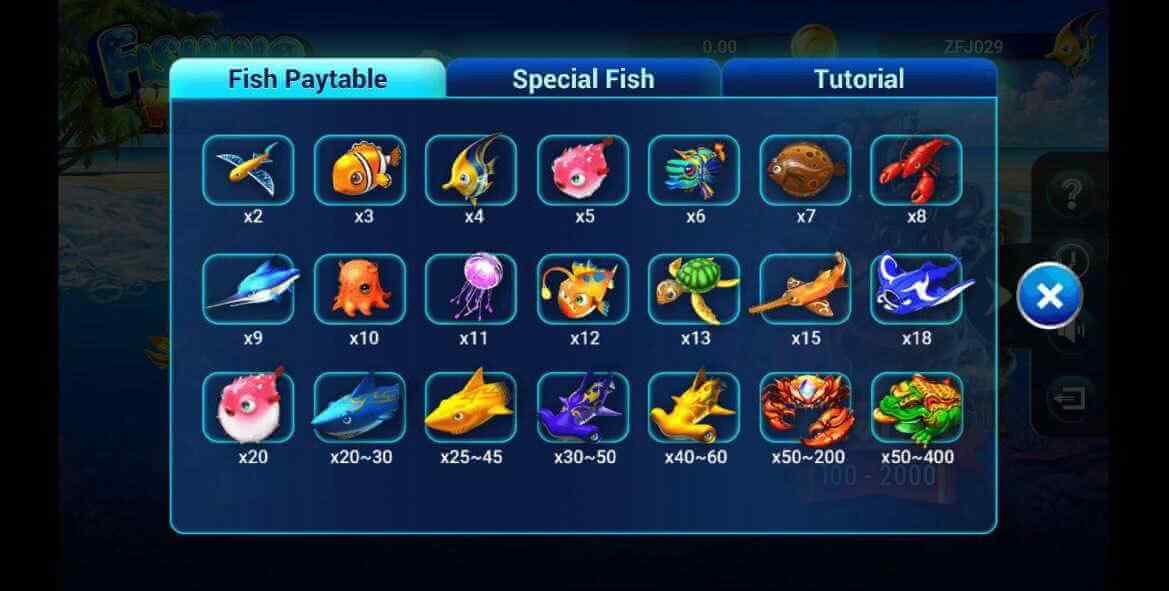Pick the orange sawfish x15 tile

[805, 289]
